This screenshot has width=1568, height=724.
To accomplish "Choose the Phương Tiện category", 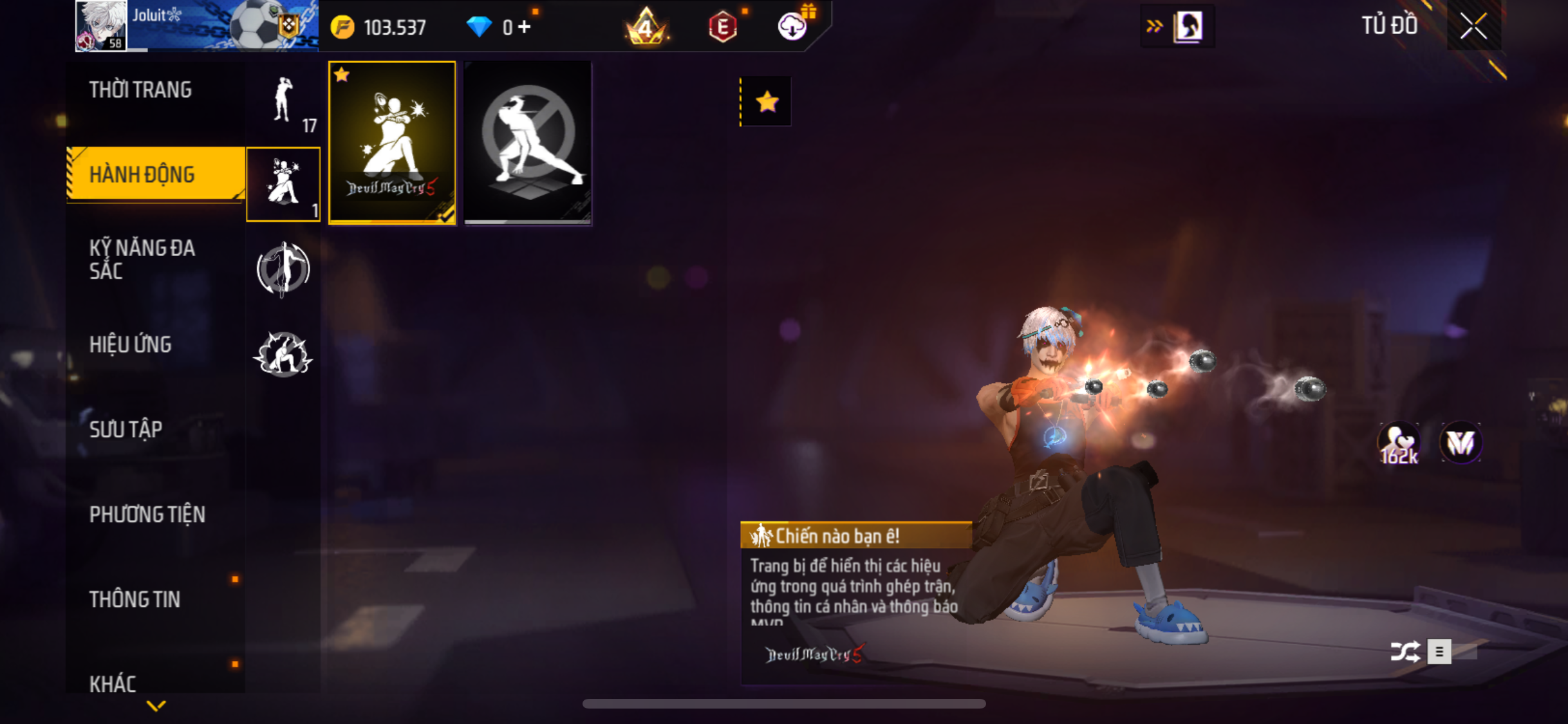I will [147, 514].
